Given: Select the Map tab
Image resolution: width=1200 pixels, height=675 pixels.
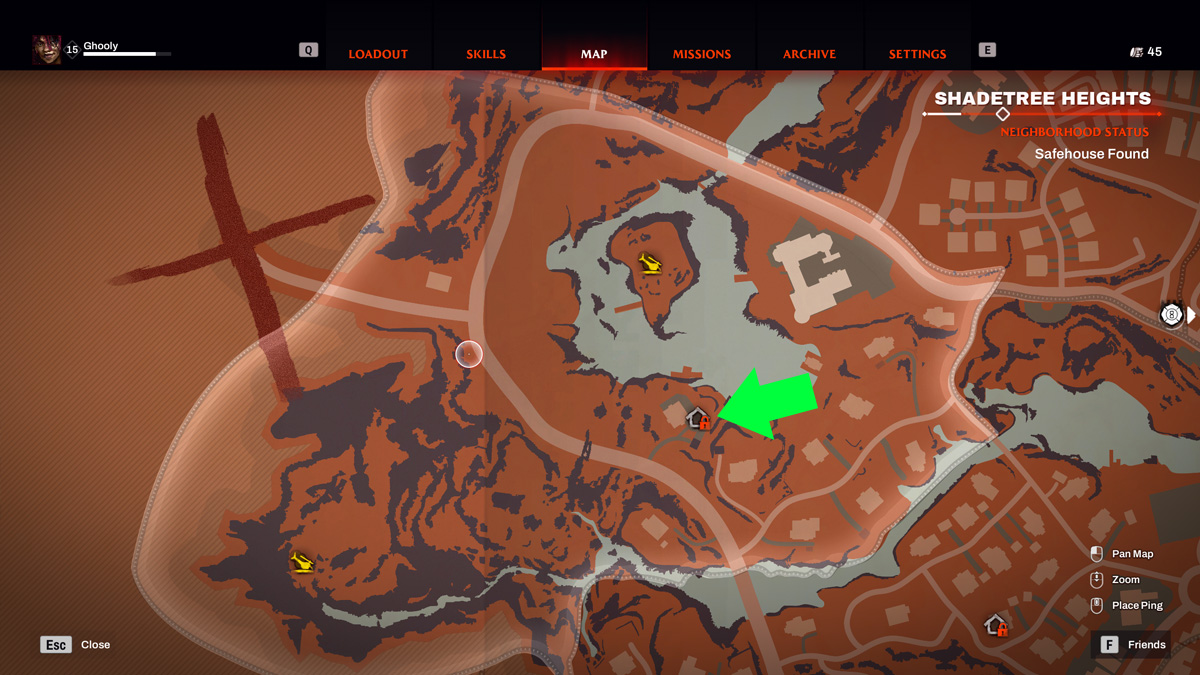Looking at the screenshot, I should tap(594, 54).
